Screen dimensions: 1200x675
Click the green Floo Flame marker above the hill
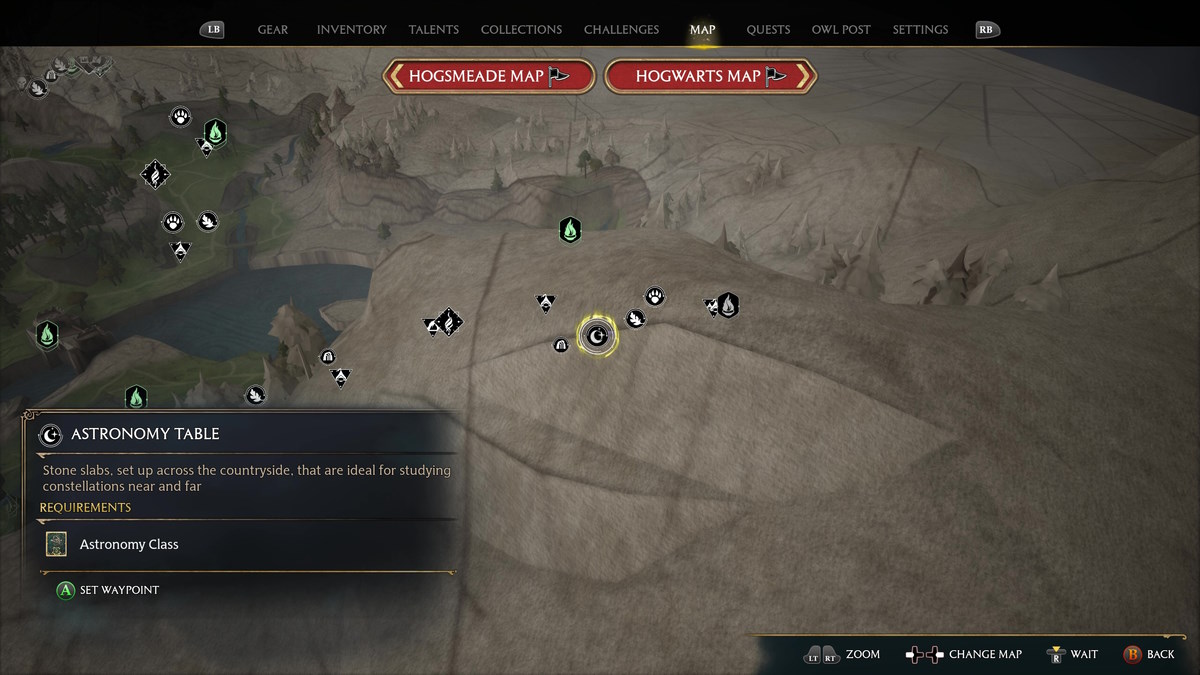click(x=570, y=230)
